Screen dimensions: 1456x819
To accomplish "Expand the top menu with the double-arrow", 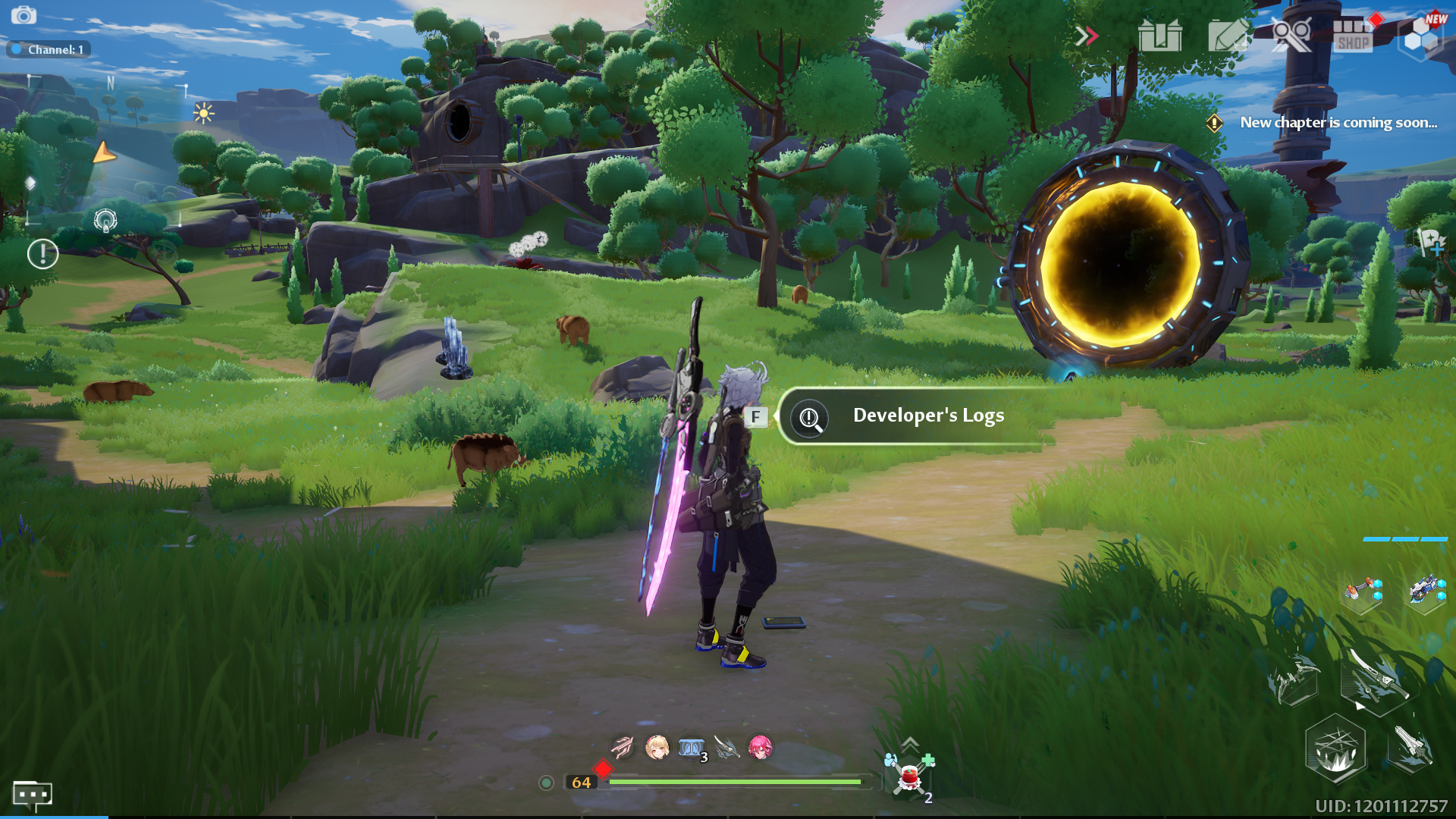I will tap(1086, 36).
